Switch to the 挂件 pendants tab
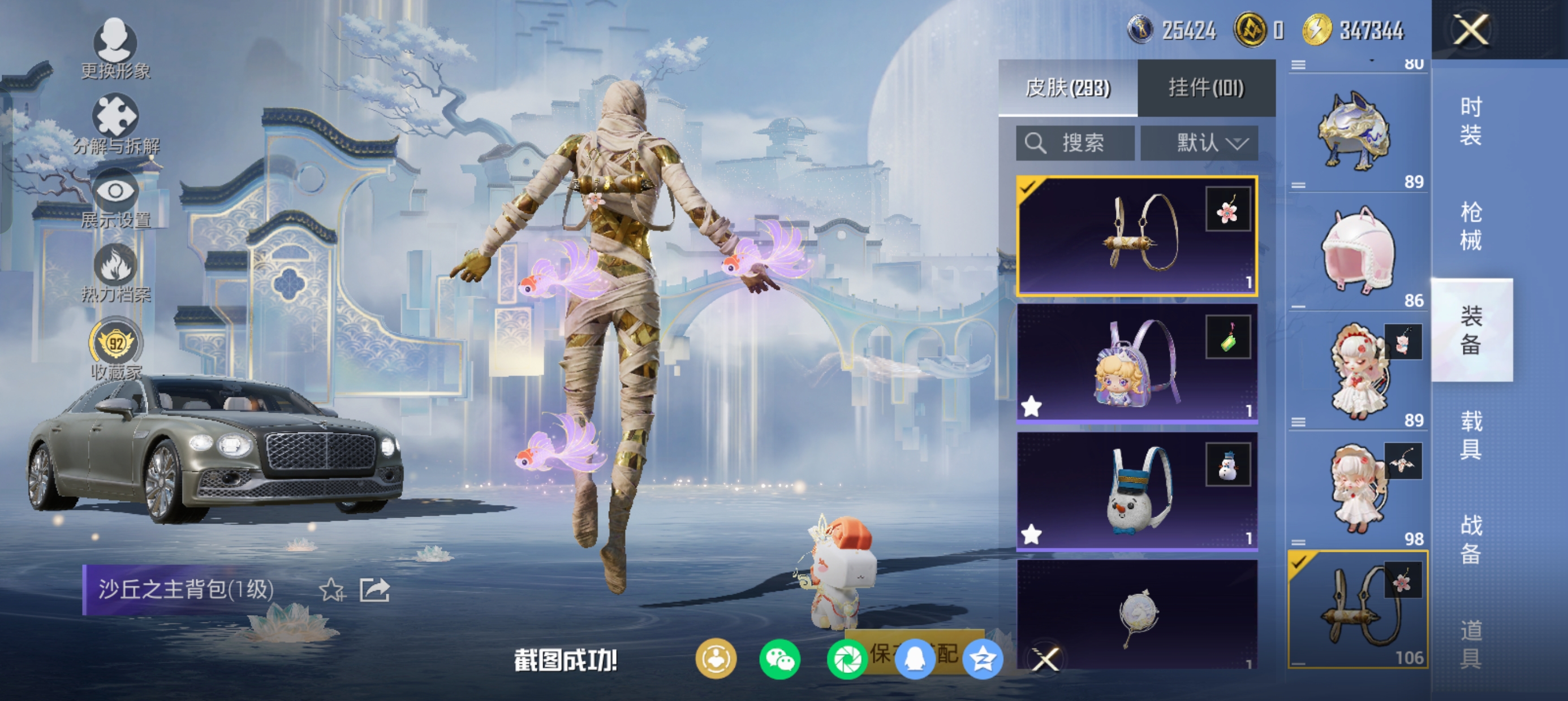 tap(1206, 88)
